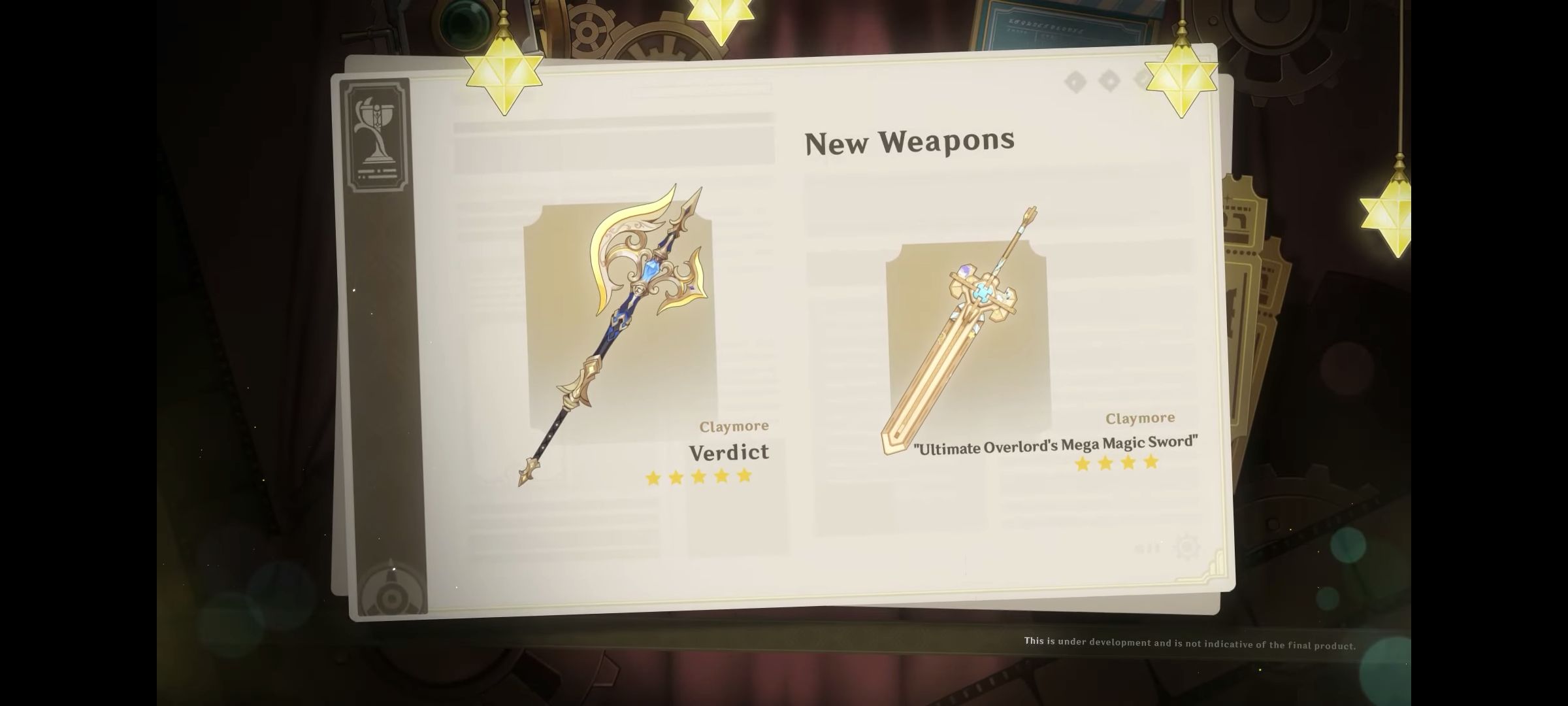Click the five-star rating under Verdict

pyautogui.click(x=698, y=477)
